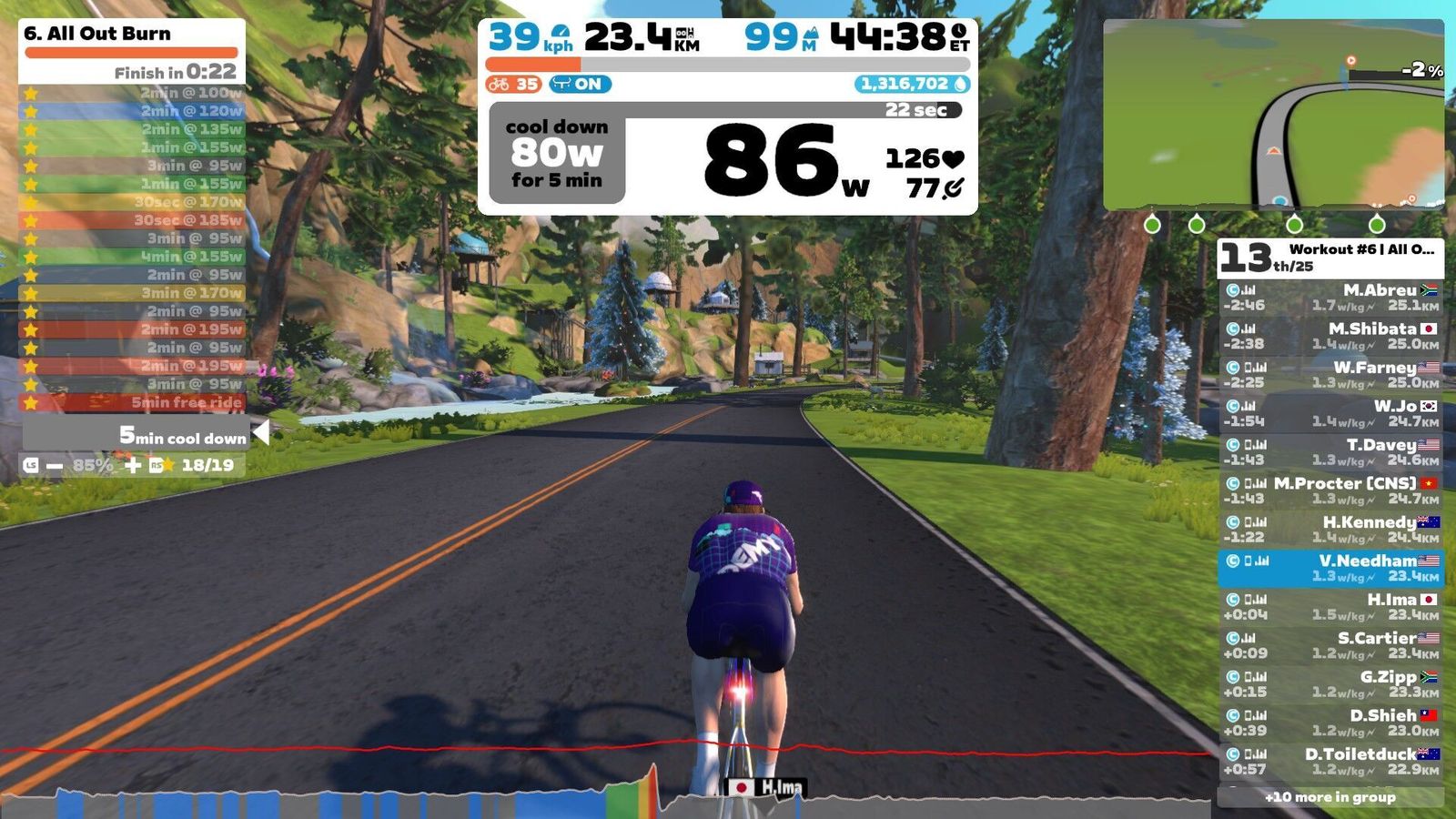The width and height of the screenshot is (1456, 819).
Task: Choose W.Farney from nearby riders
Action: click(x=1330, y=375)
